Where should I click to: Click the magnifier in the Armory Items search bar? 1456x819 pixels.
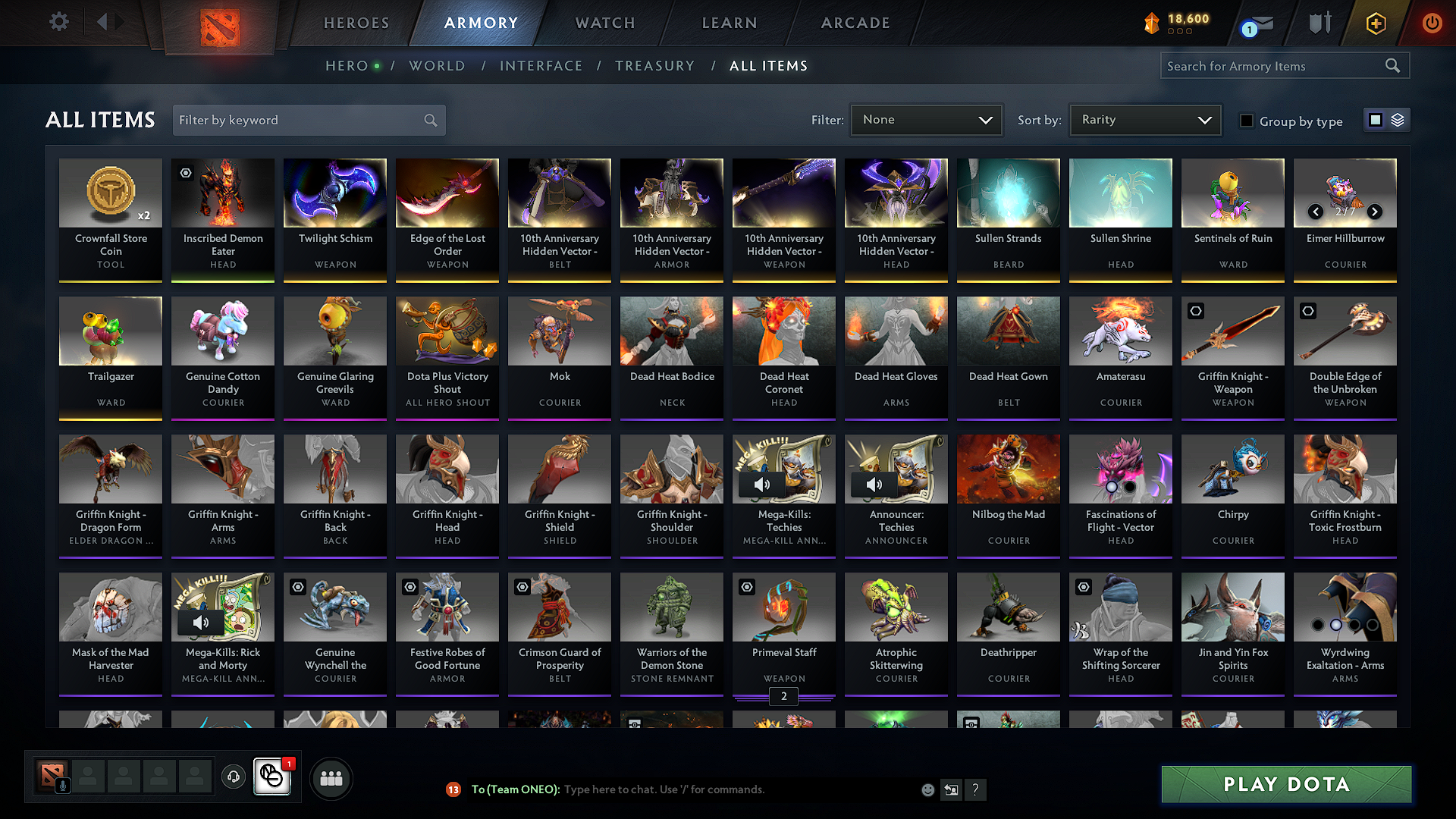(x=1393, y=65)
